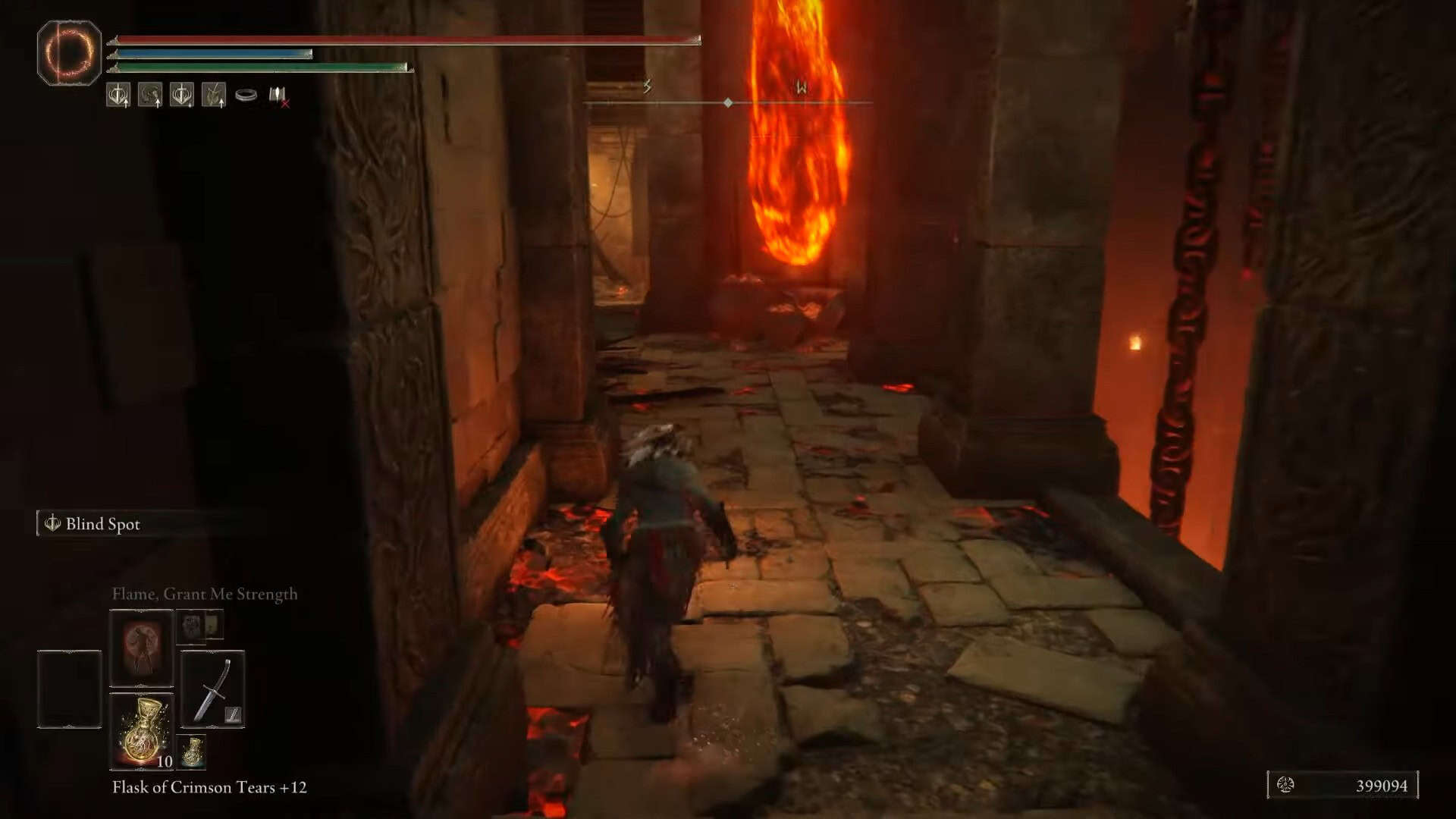Select the small blue flask next-item icon

pyautogui.click(x=193, y=751)
